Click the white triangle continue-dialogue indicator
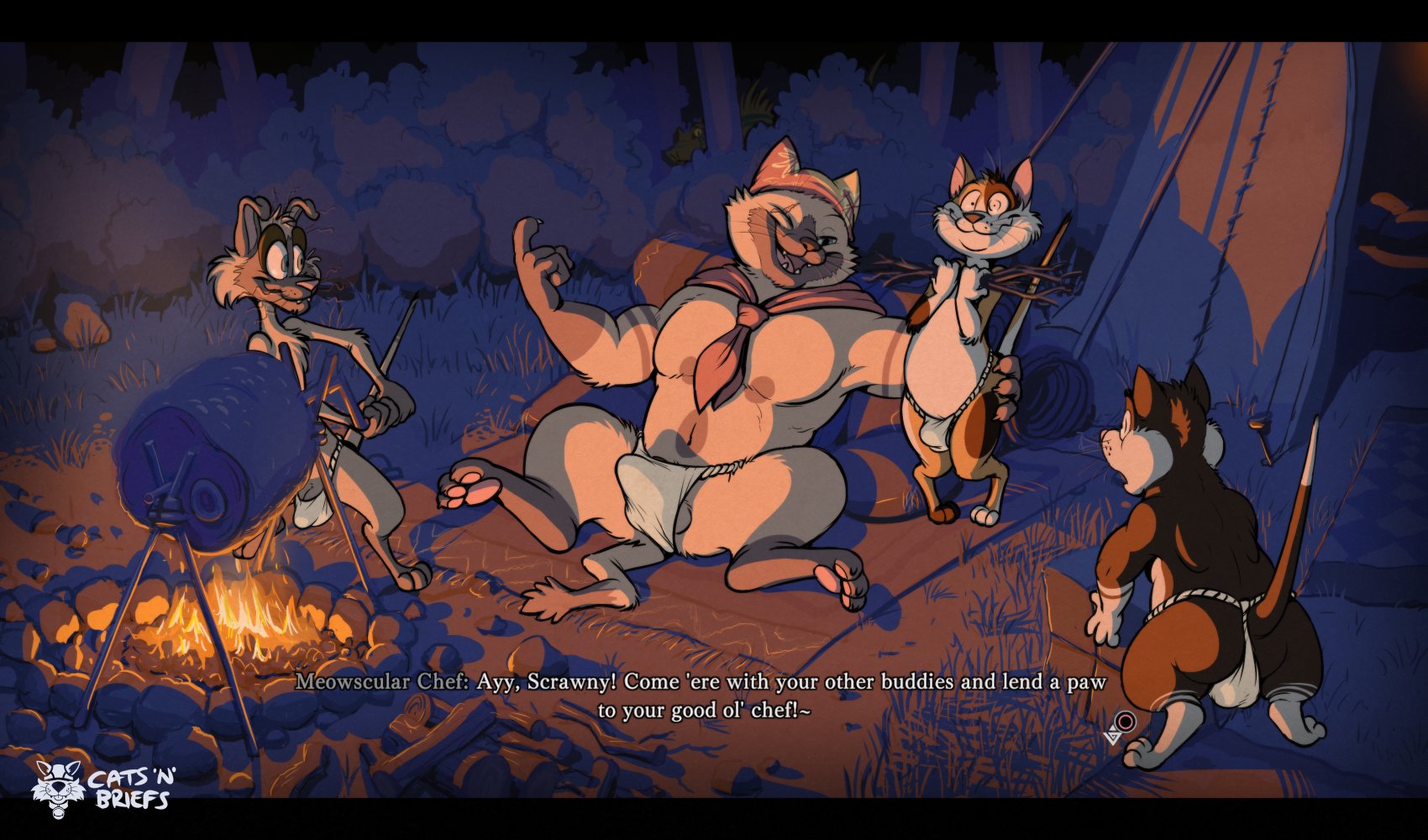This screenshot has height=840, width=1428. point(1114,737)
